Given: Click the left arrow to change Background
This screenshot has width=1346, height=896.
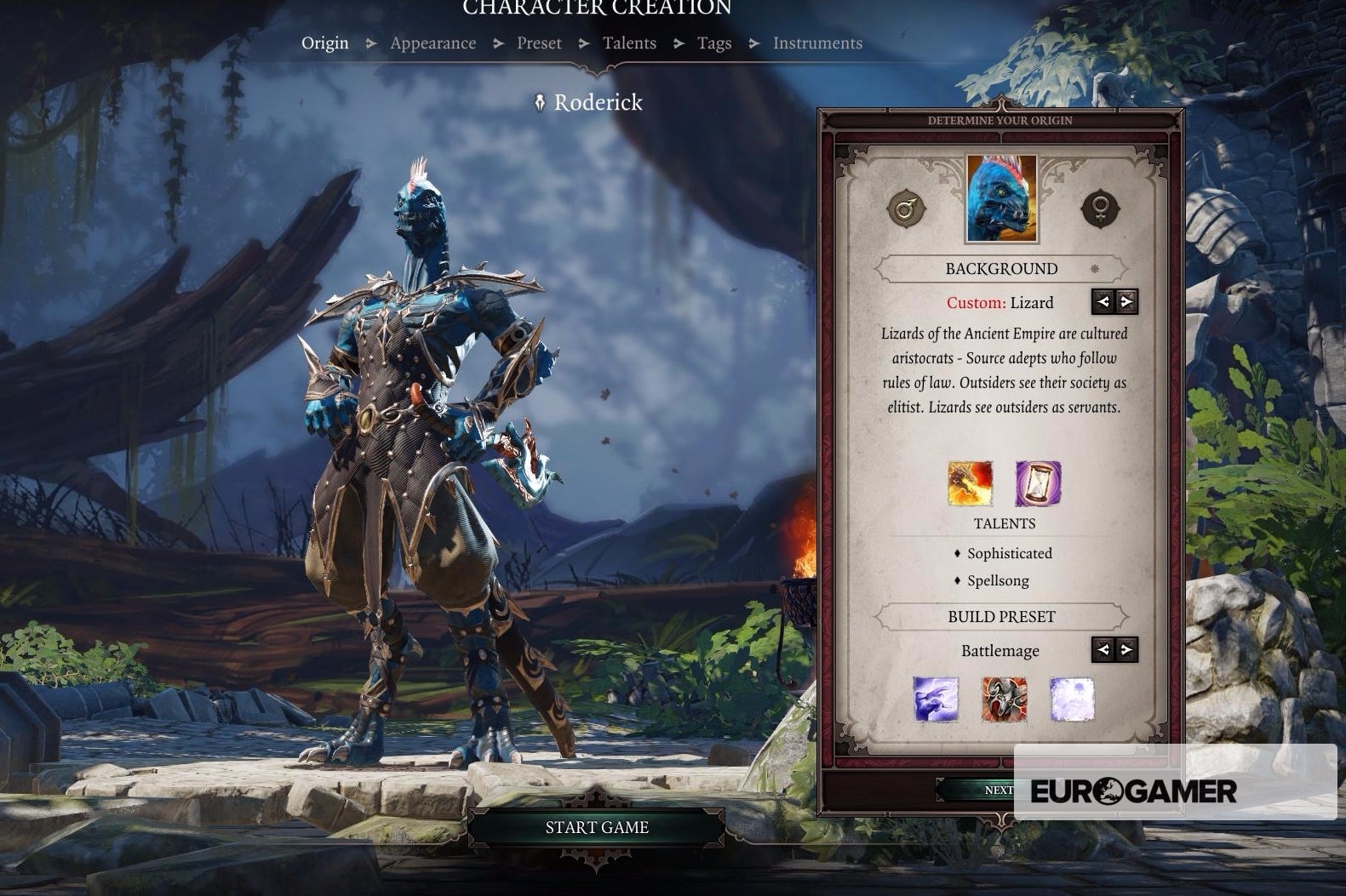Looking at the screenshot, I should point(1102,301).
